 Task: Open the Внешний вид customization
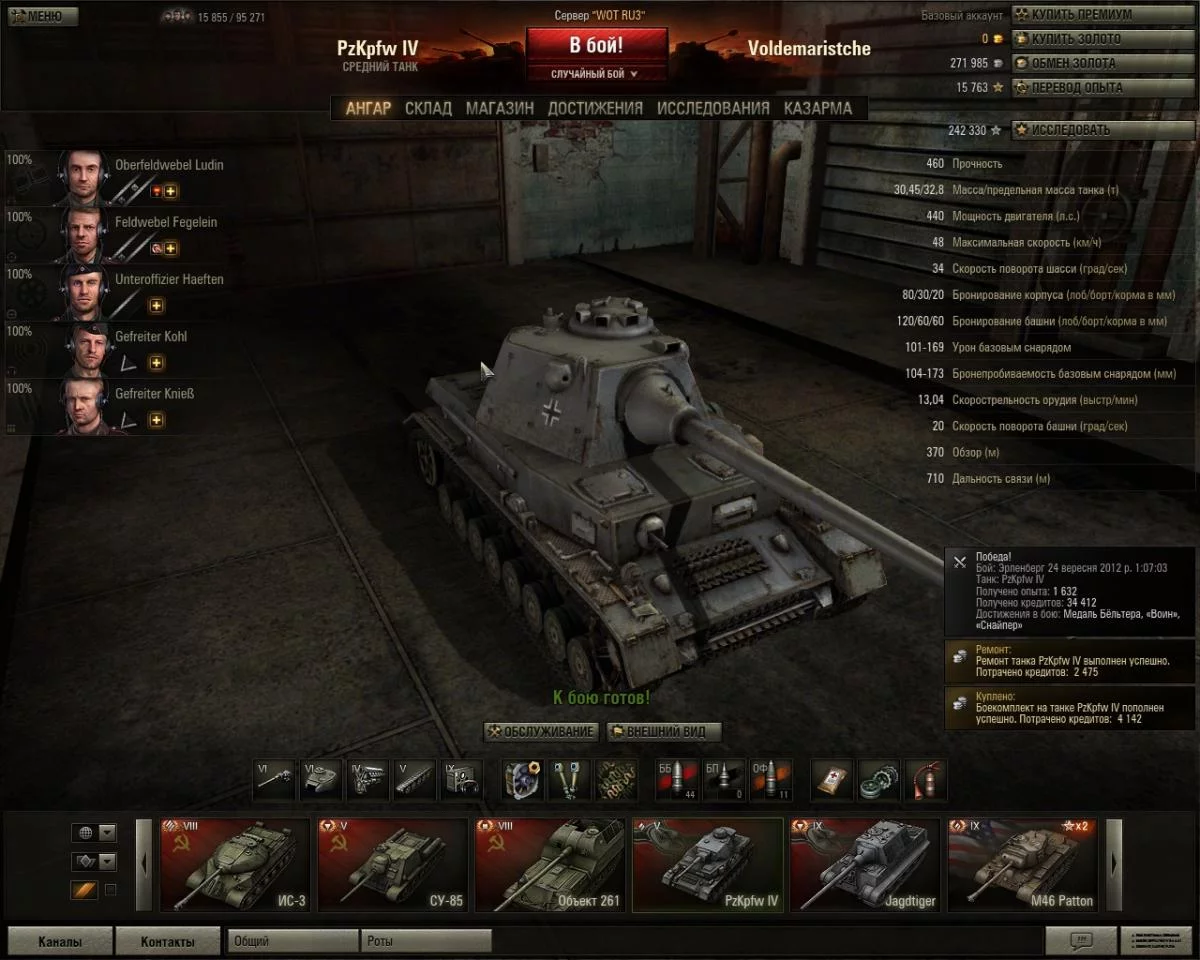click(x=664, y=732)
